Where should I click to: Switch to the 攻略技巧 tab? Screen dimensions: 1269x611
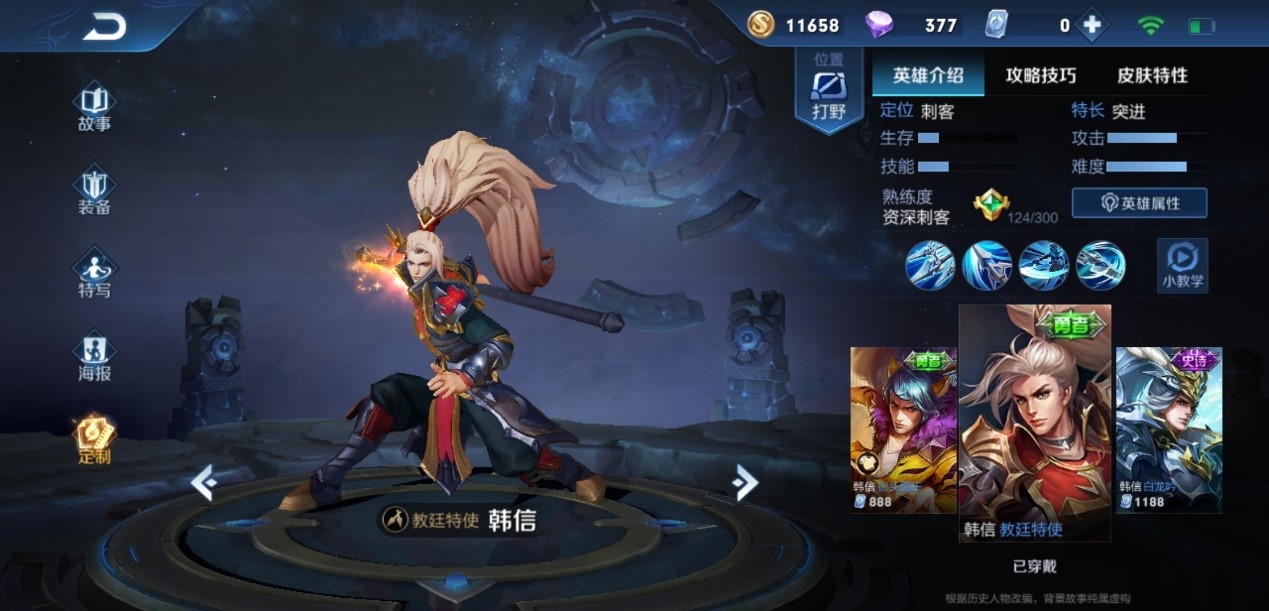(1040, 75)
